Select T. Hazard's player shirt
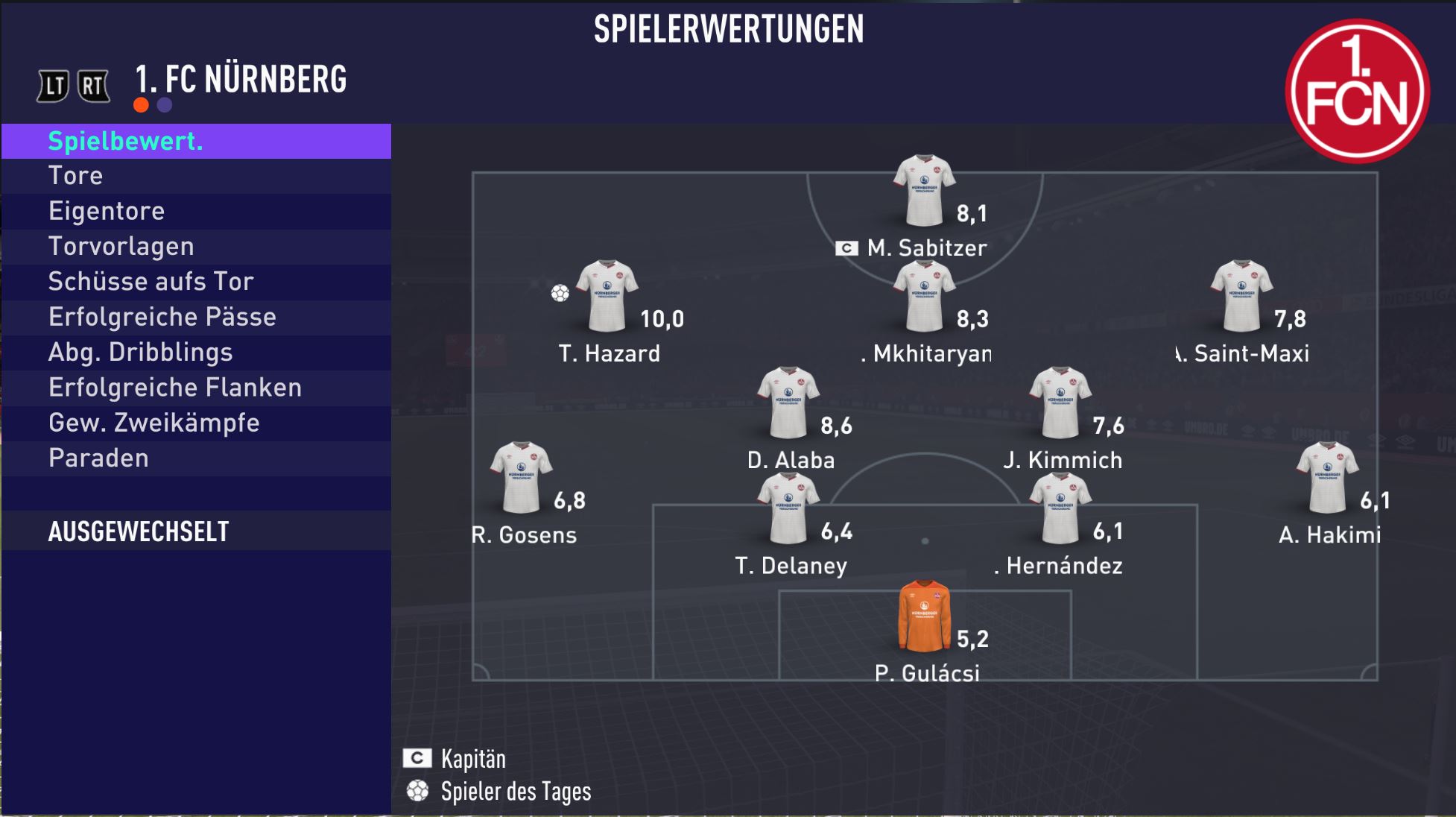The image size is (1456, 817). tap(607, 297)
